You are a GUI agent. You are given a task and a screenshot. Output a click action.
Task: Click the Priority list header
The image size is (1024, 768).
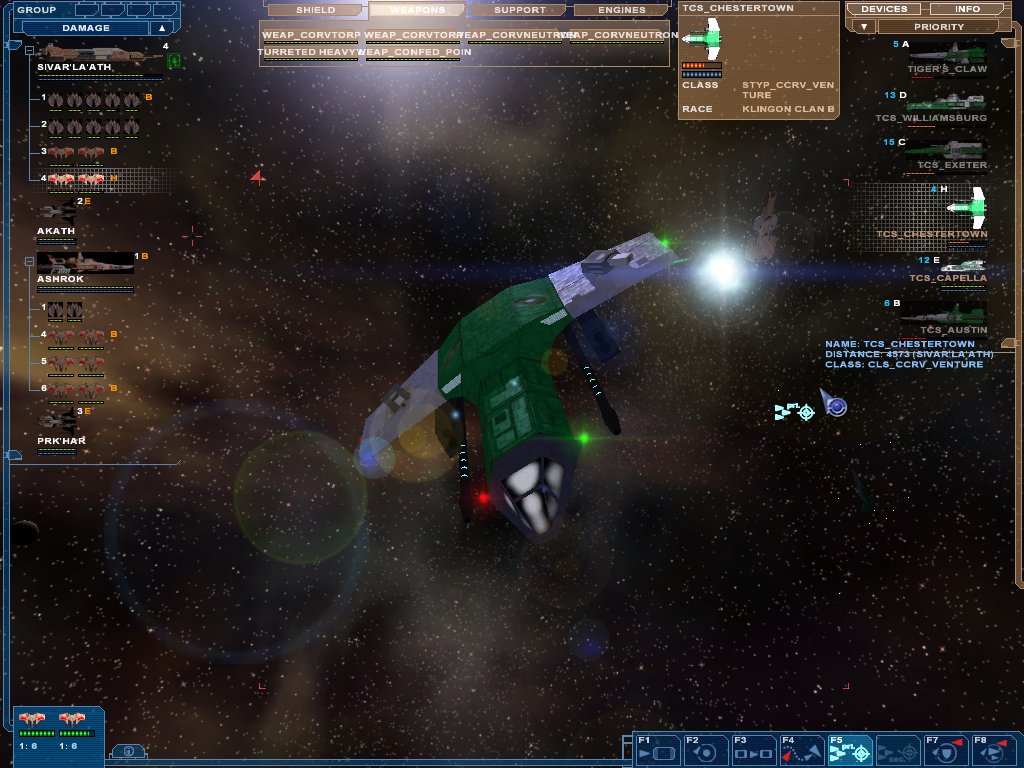[938, 27]
